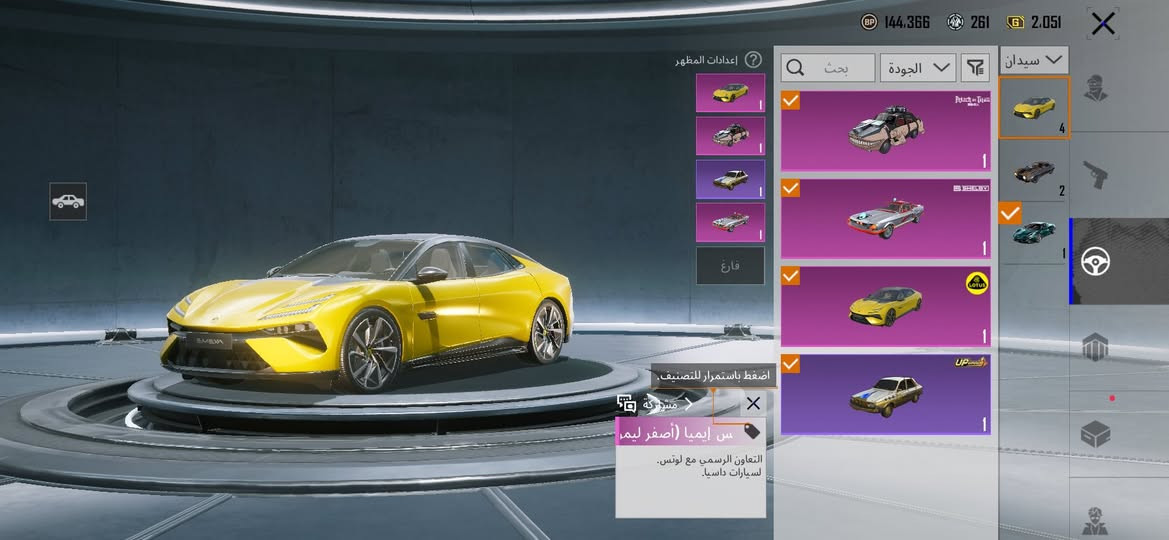
Task: Open the سيدان vehicle type dropdown
Action: coord(1034,60)
